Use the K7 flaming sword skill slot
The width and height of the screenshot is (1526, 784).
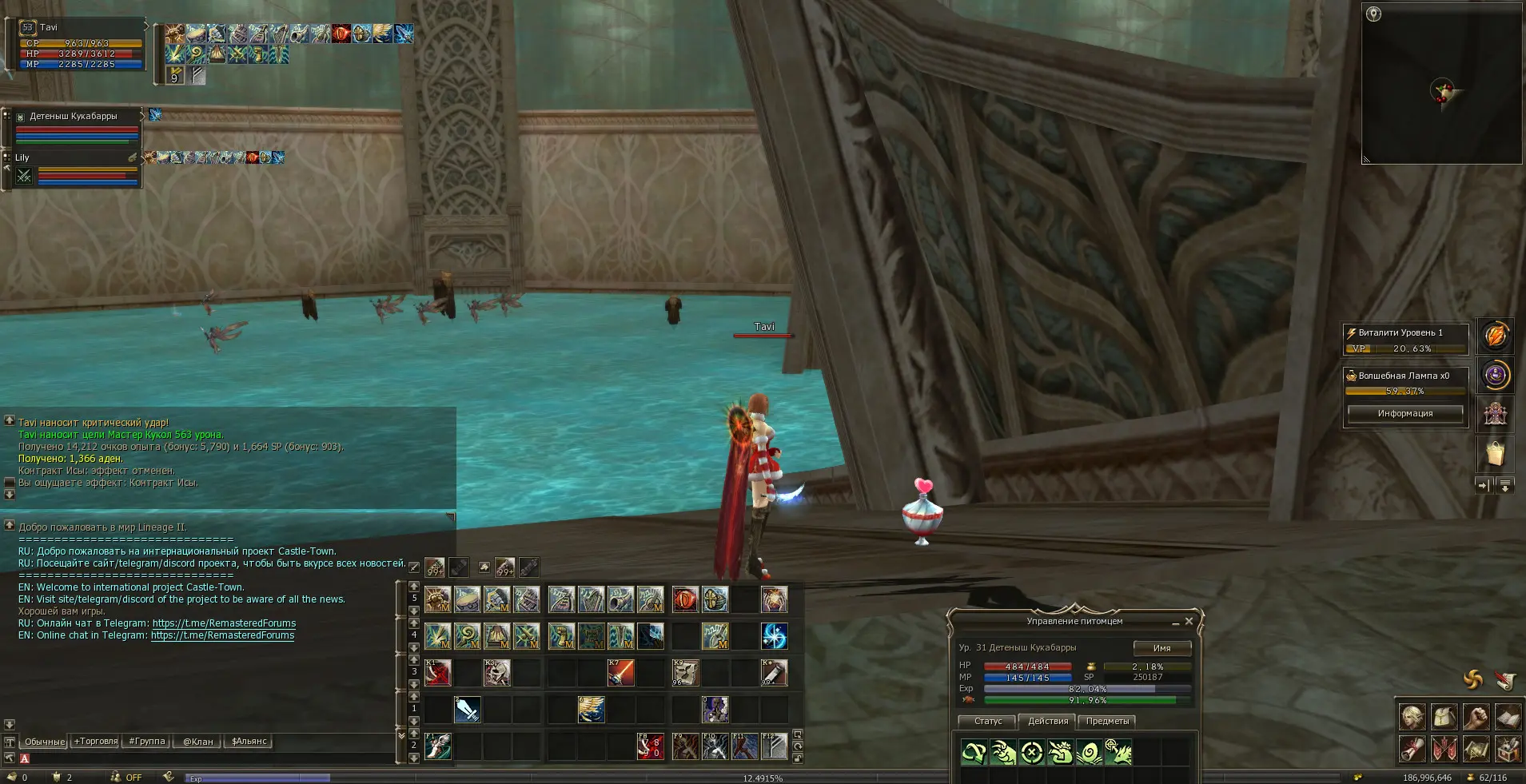point(621,673)
